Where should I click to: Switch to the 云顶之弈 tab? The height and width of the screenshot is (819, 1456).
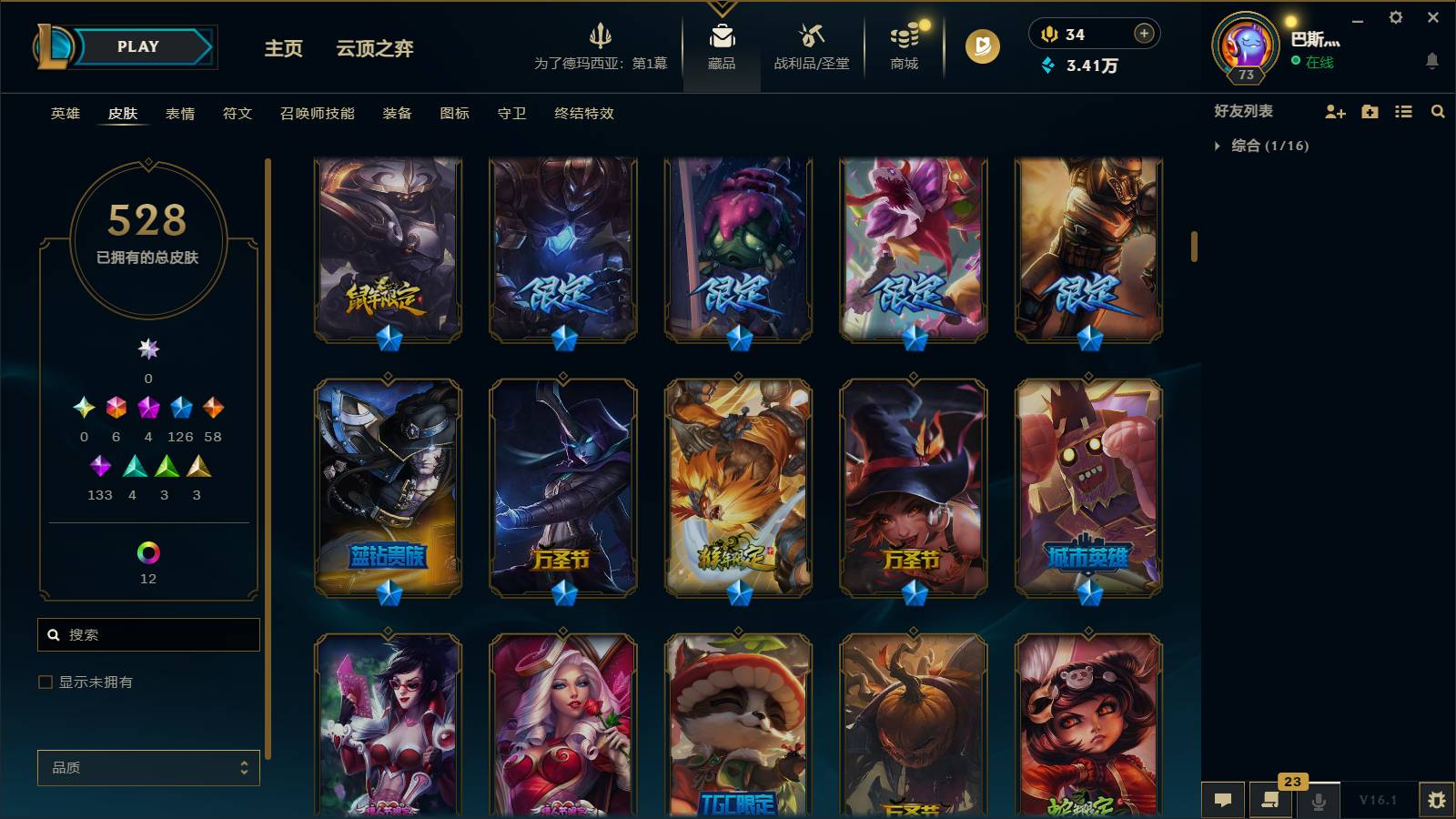pyautogui.click(x=374, y=50)
